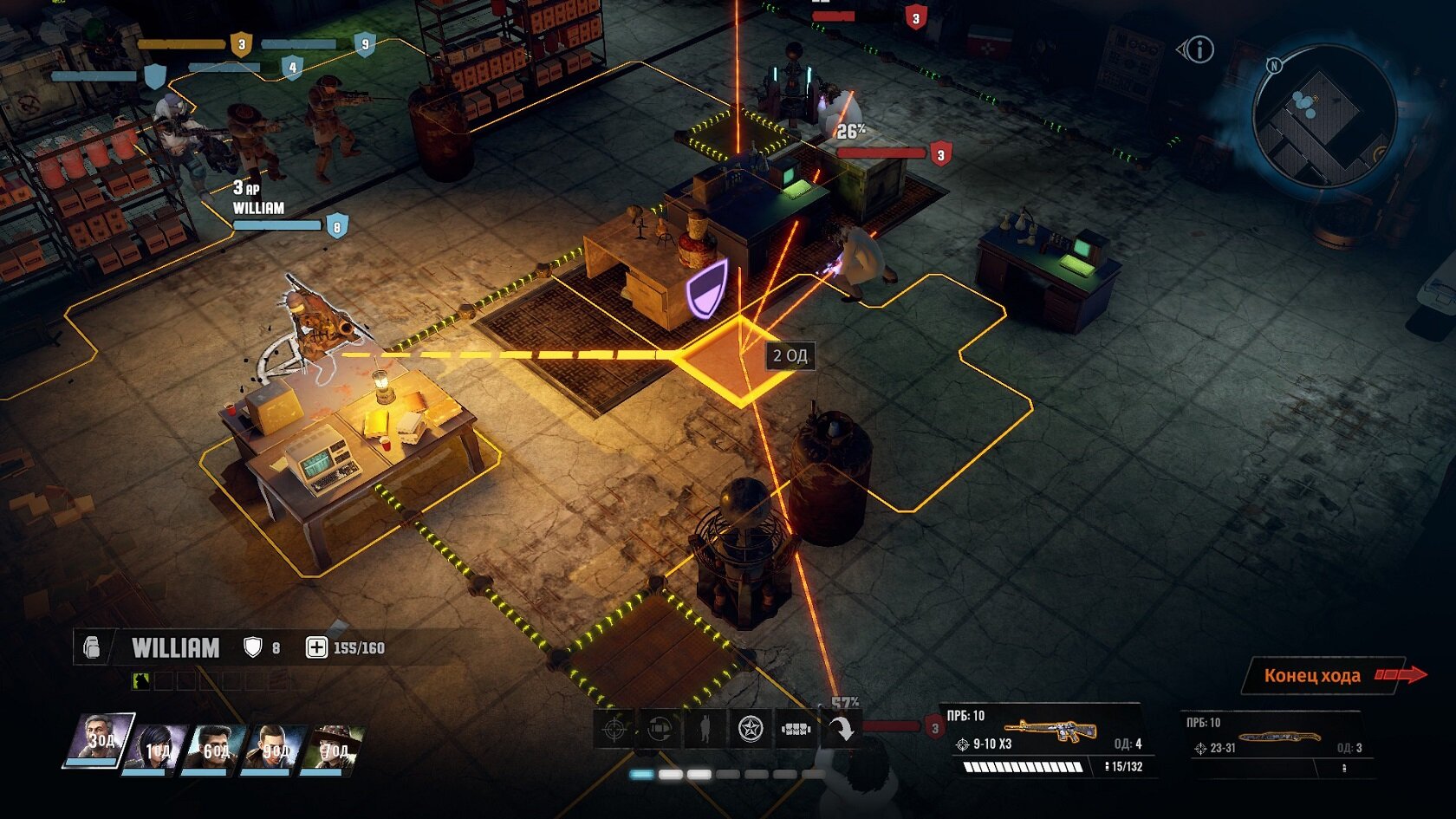Click the medkit health icon beside 155/160

point(316,647)
